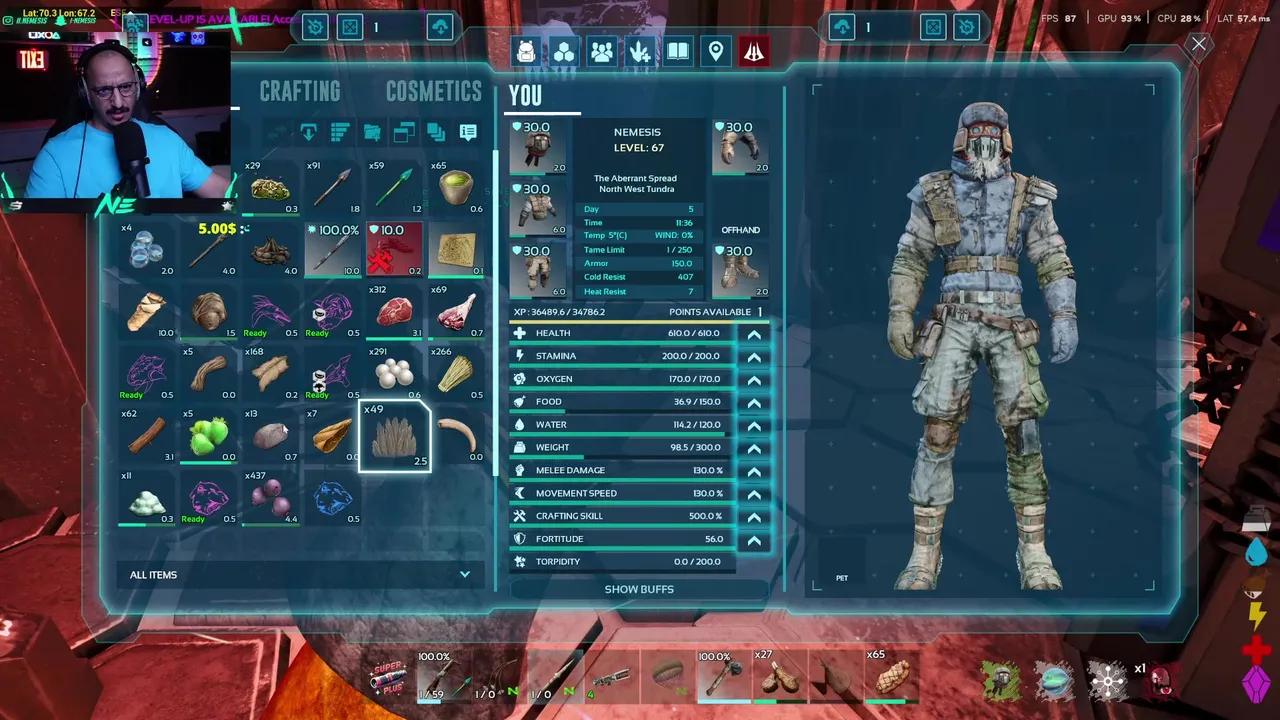
Task: Select the boots armor slot
Action: point(740,270)
